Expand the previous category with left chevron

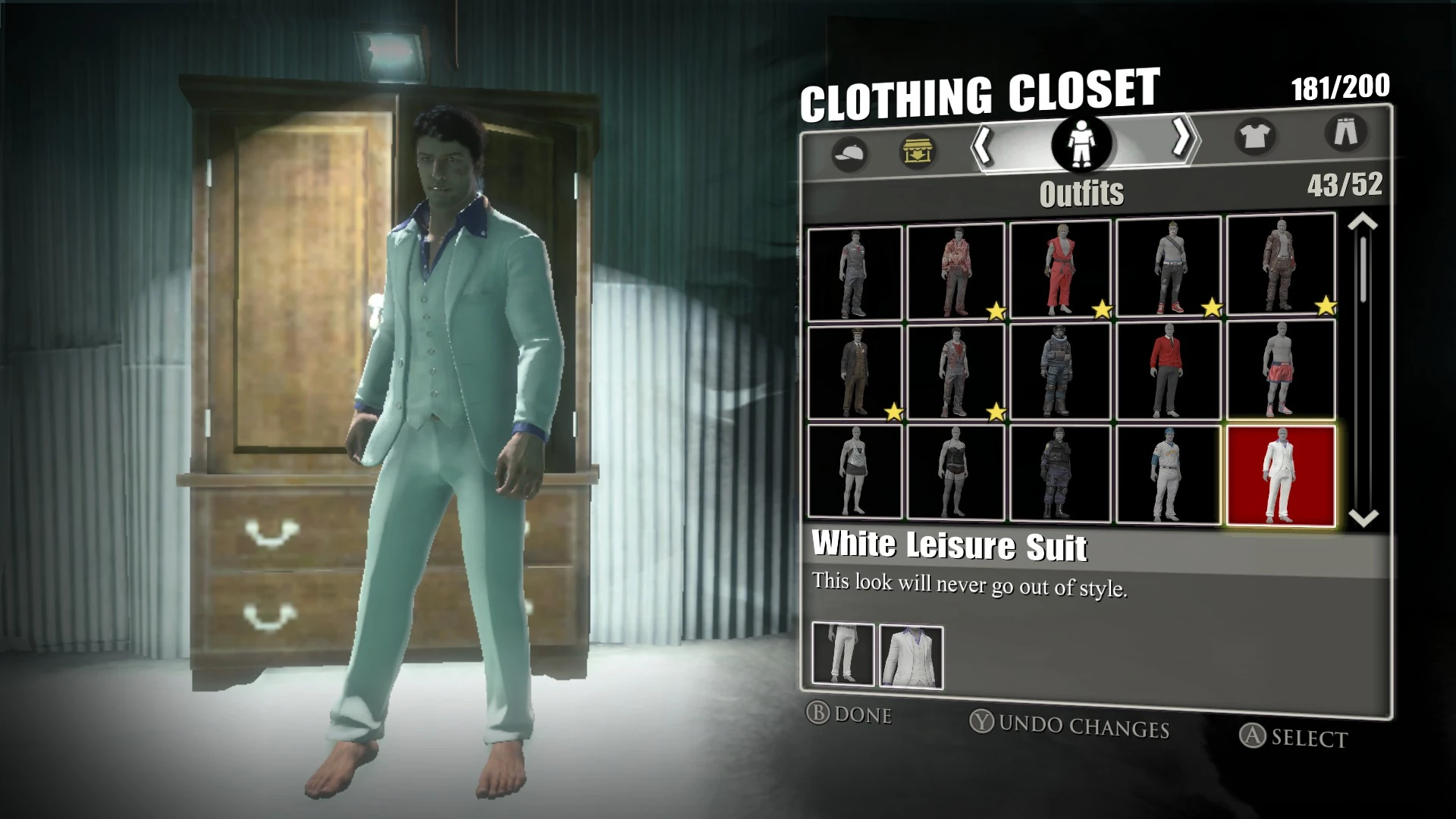(984, 146)
